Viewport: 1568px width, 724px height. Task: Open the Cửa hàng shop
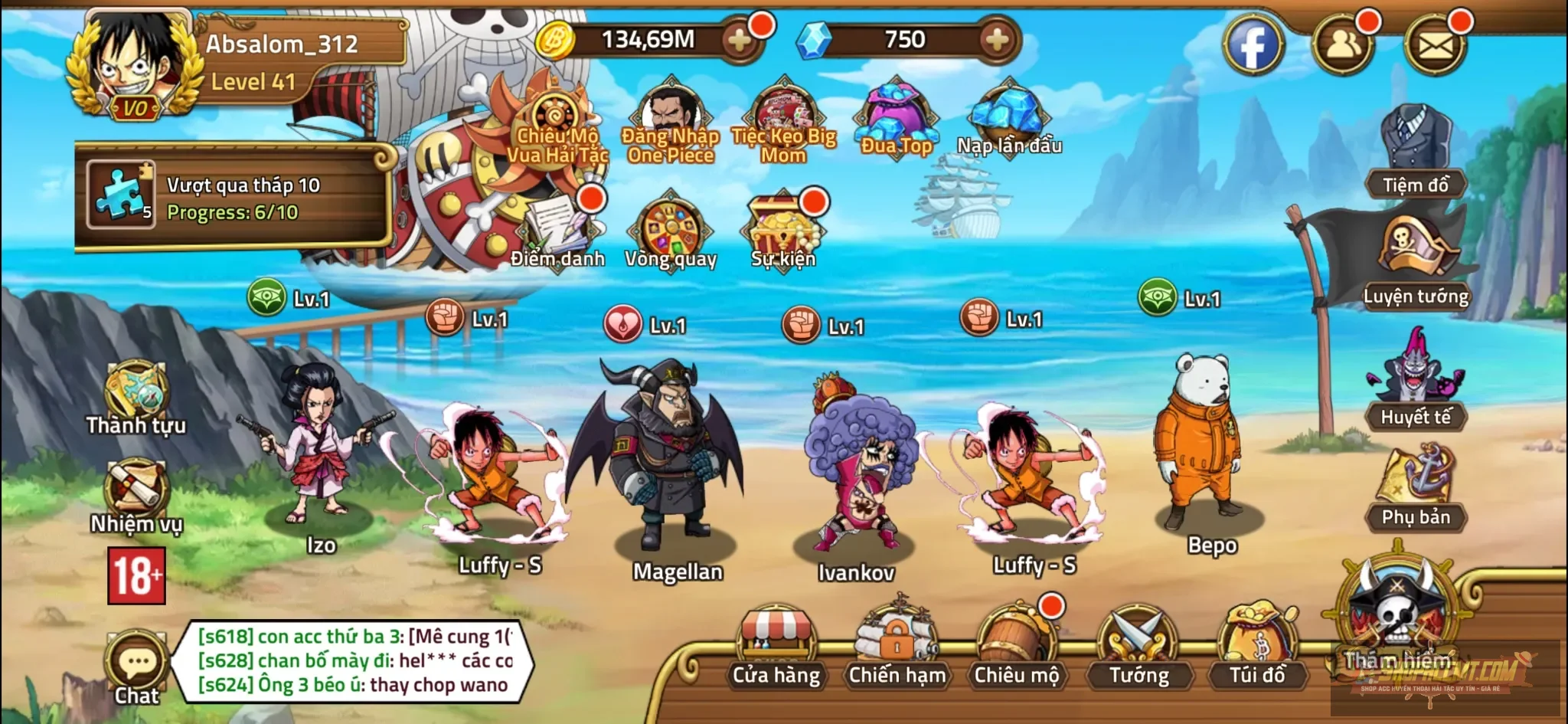click(776, 644)
